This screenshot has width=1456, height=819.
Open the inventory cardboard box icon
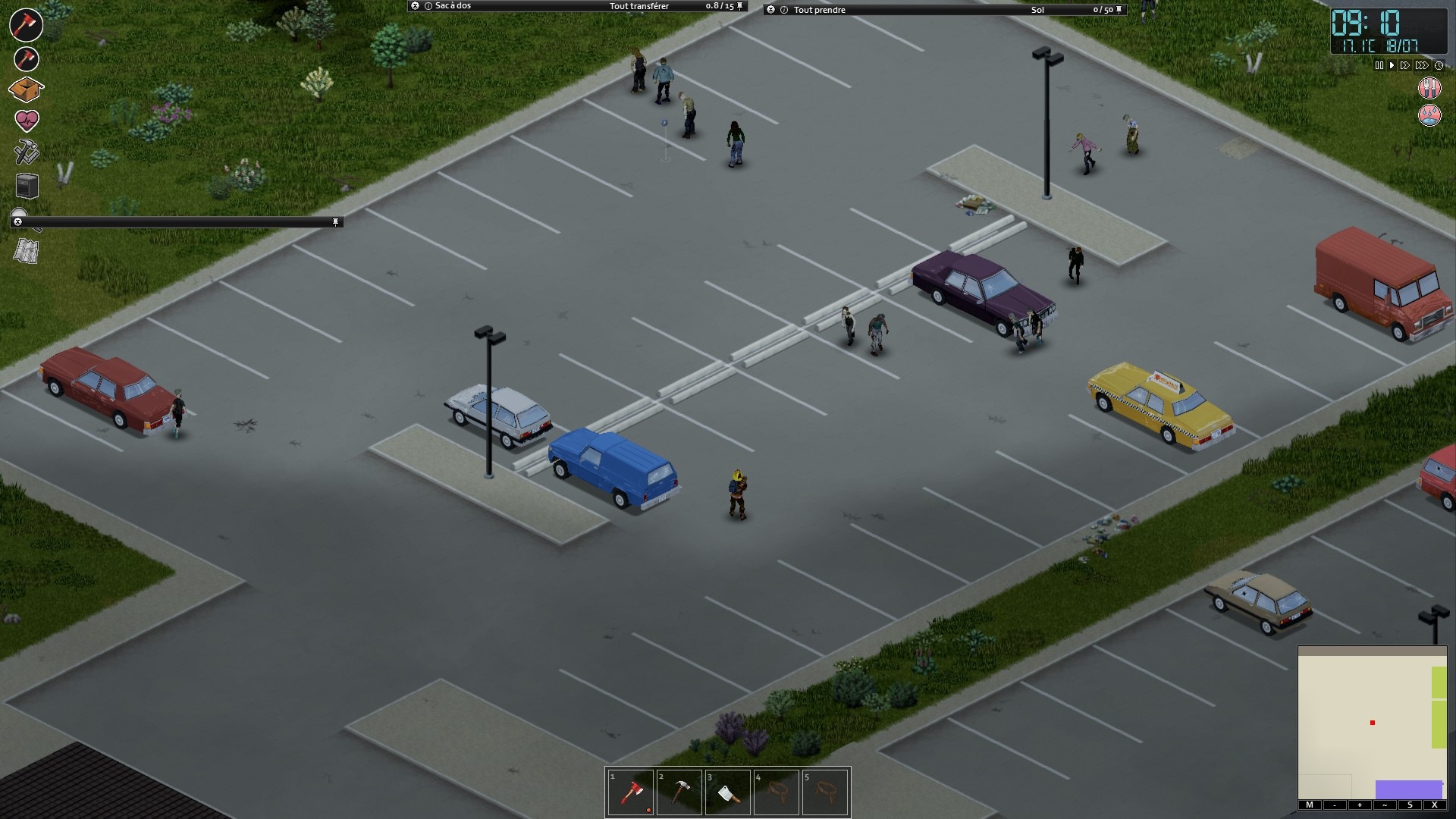tap(26, 89)
